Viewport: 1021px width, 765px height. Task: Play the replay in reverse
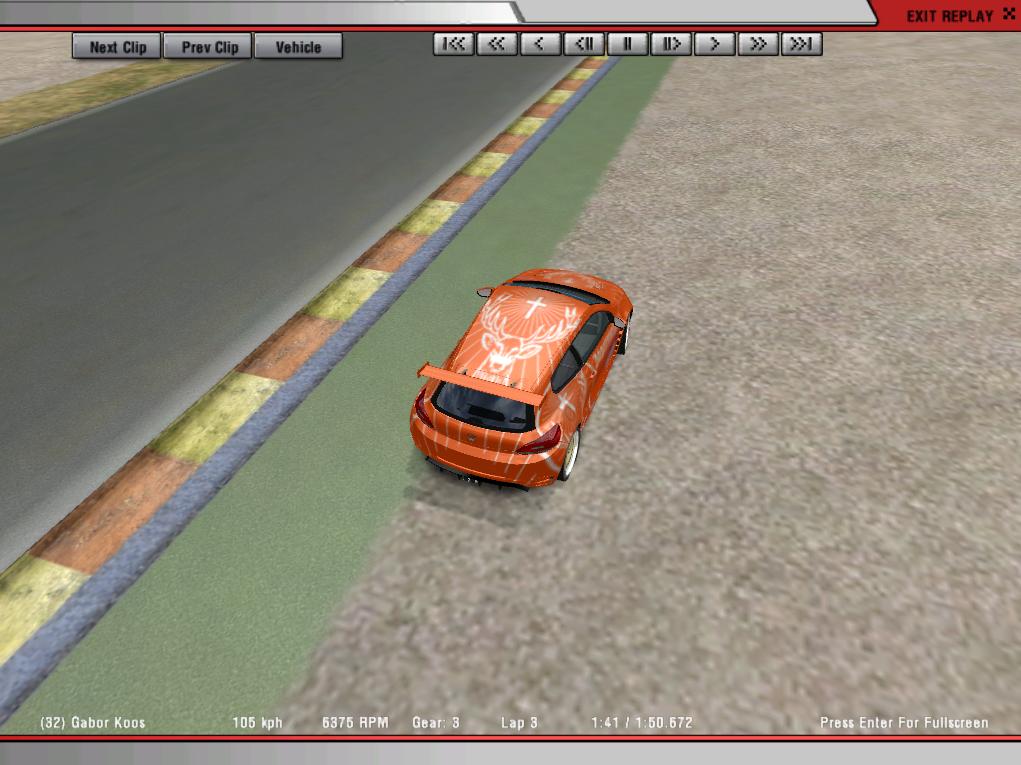[540, 44]
